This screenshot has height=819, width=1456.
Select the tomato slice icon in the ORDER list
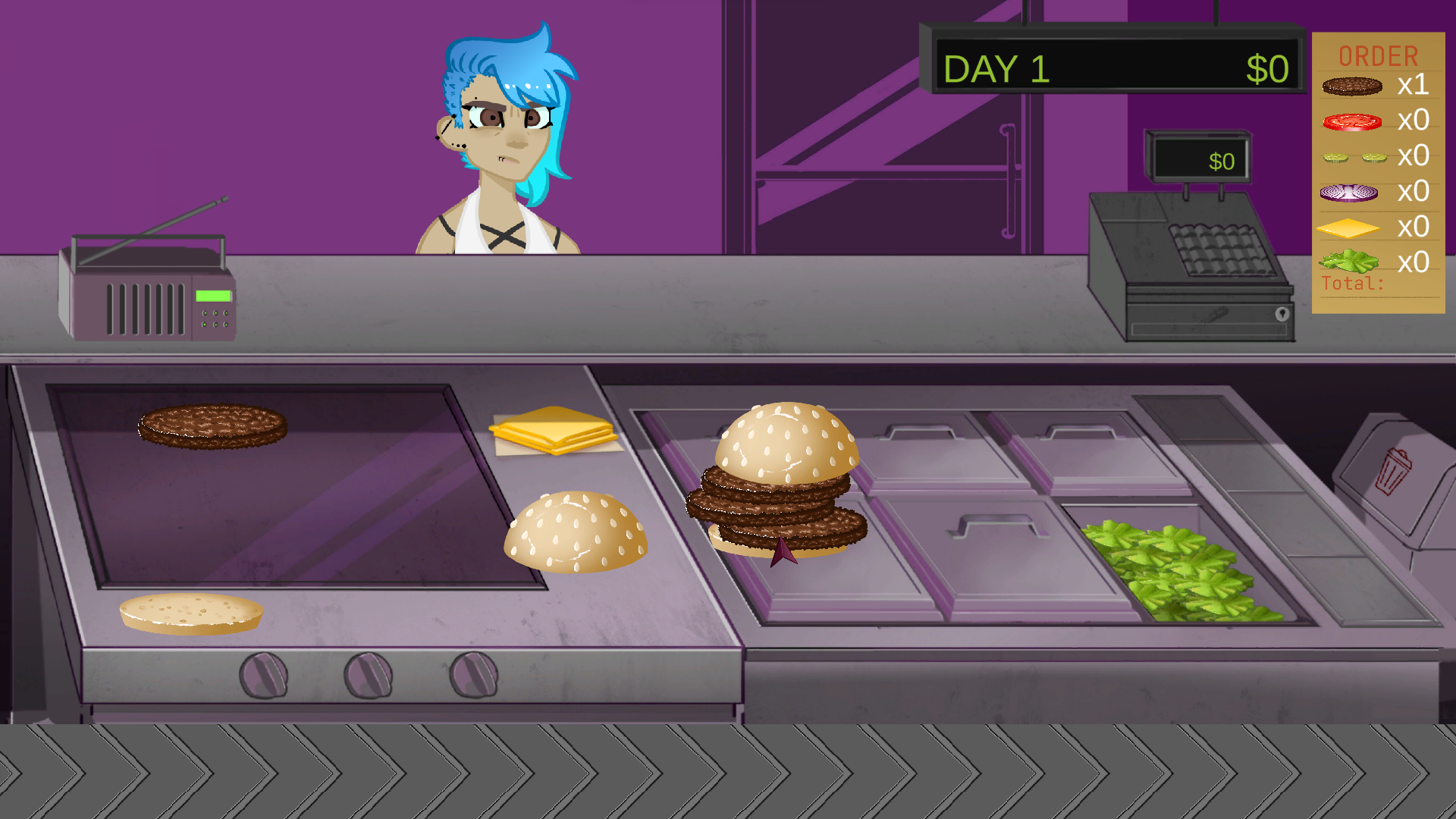[1354, 121]
